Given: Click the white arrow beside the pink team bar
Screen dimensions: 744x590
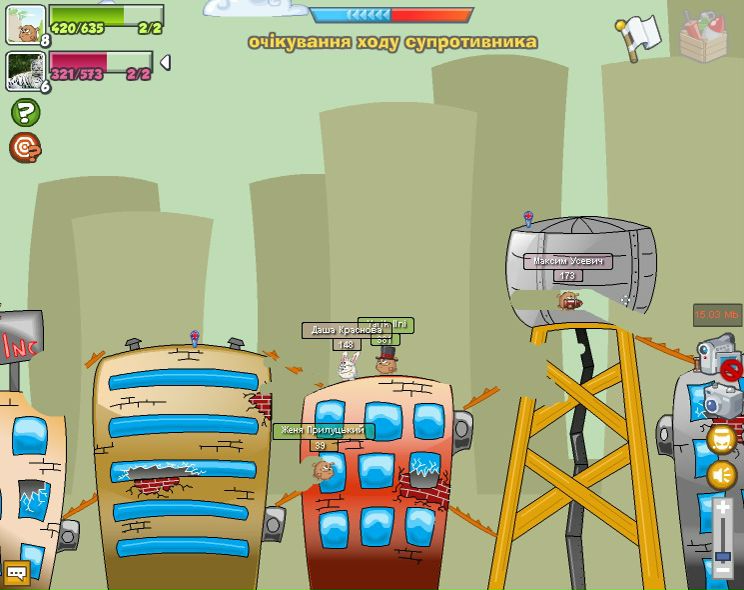Looking at the screenshot, I should click(x=165, y=62).
